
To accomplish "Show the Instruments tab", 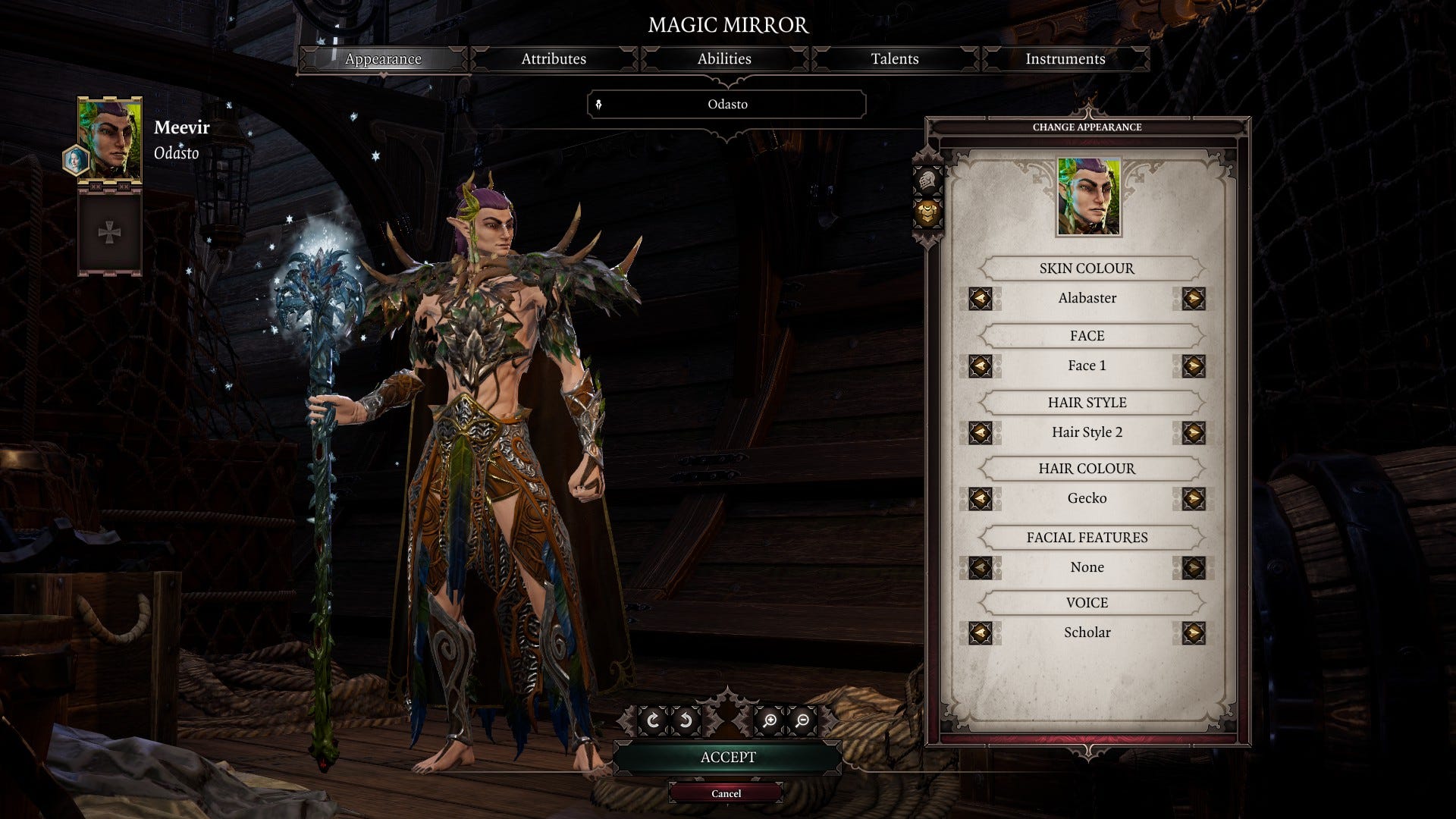I will [x=1065, y=59].
